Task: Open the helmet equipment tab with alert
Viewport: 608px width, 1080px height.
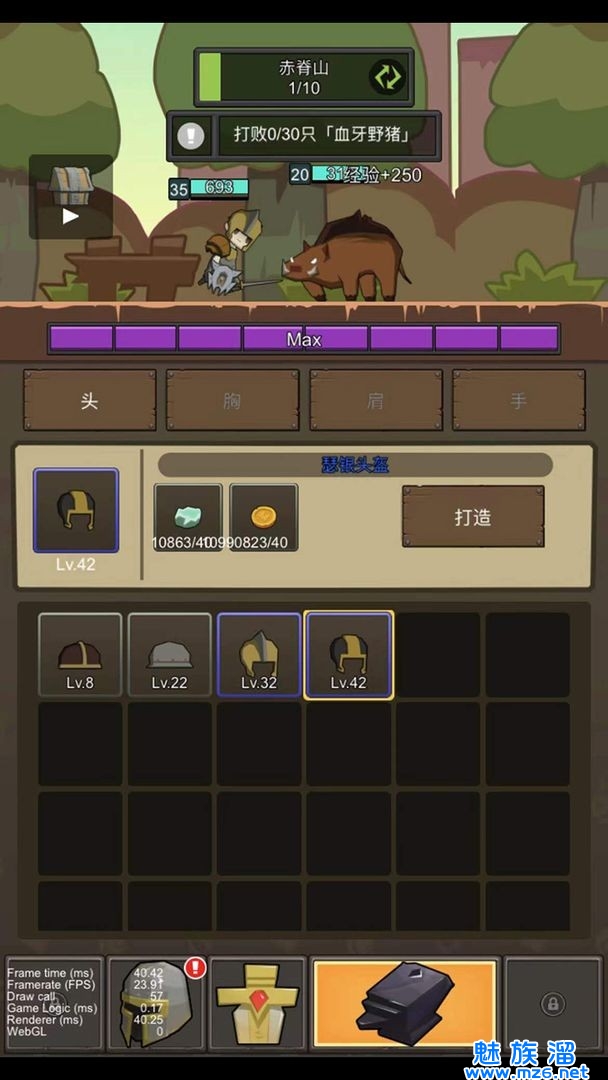Action: [157, 1003]
